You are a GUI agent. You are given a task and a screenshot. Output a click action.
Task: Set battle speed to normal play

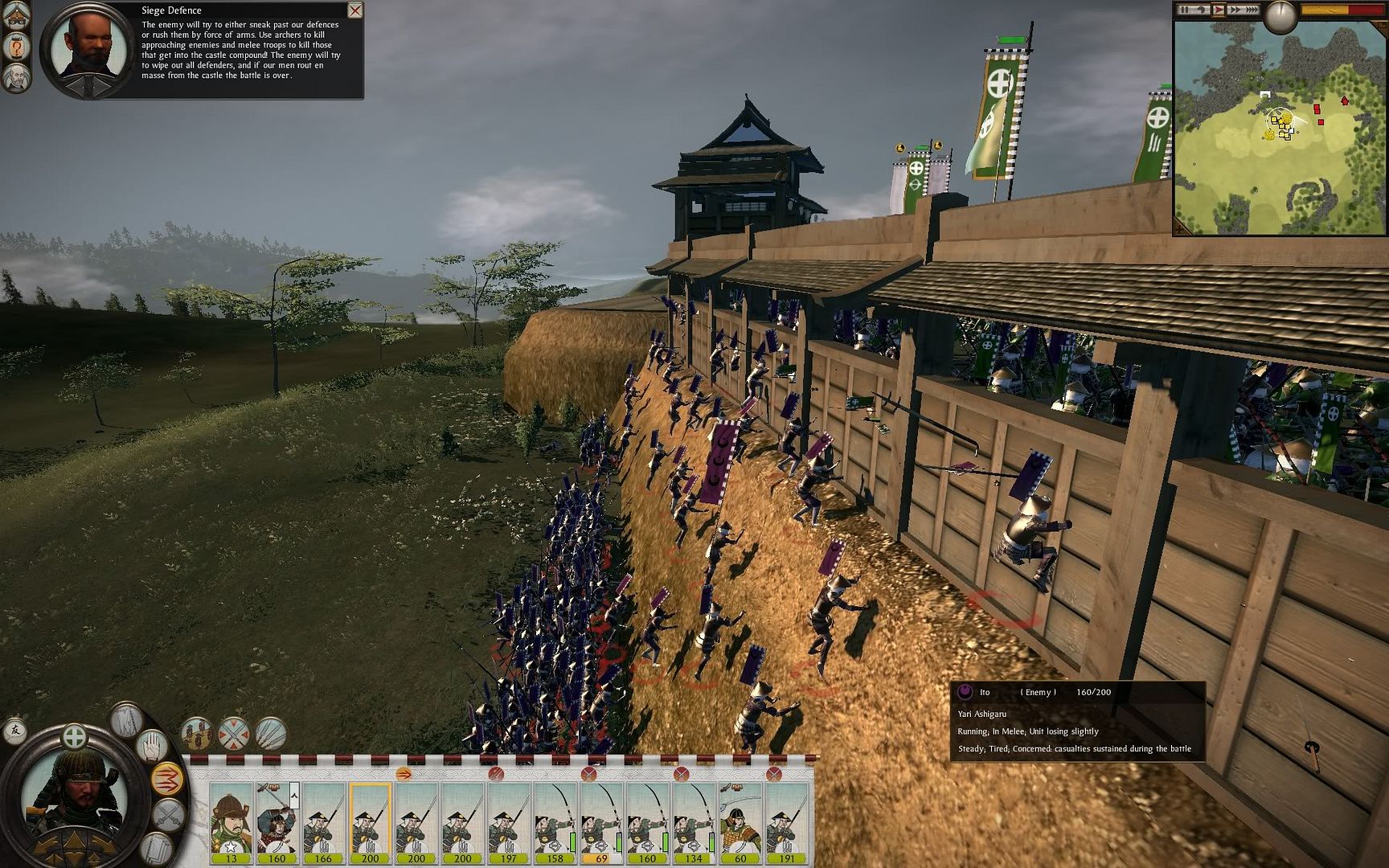(x=1219, y=10)
